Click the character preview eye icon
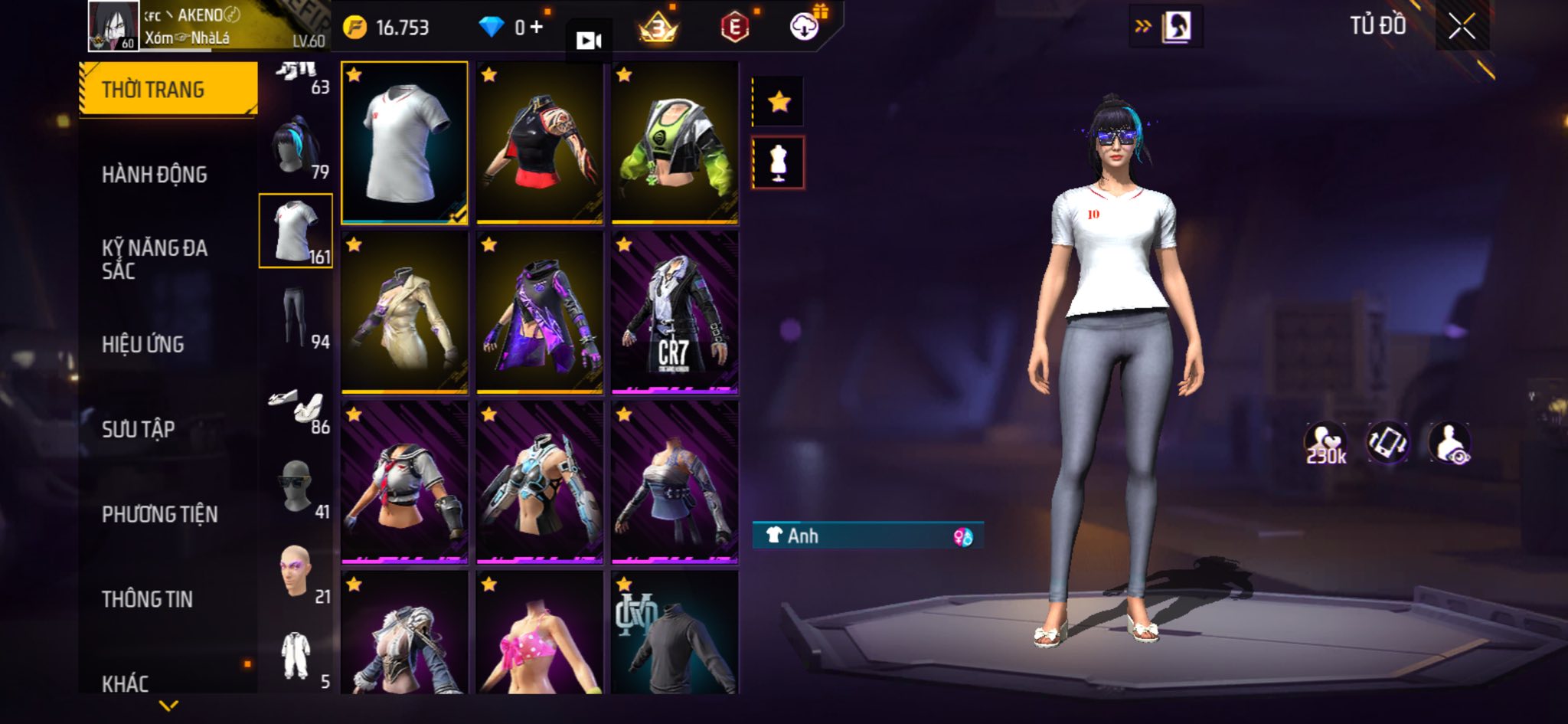The image size is (1568, 724). click(1449, 444)
